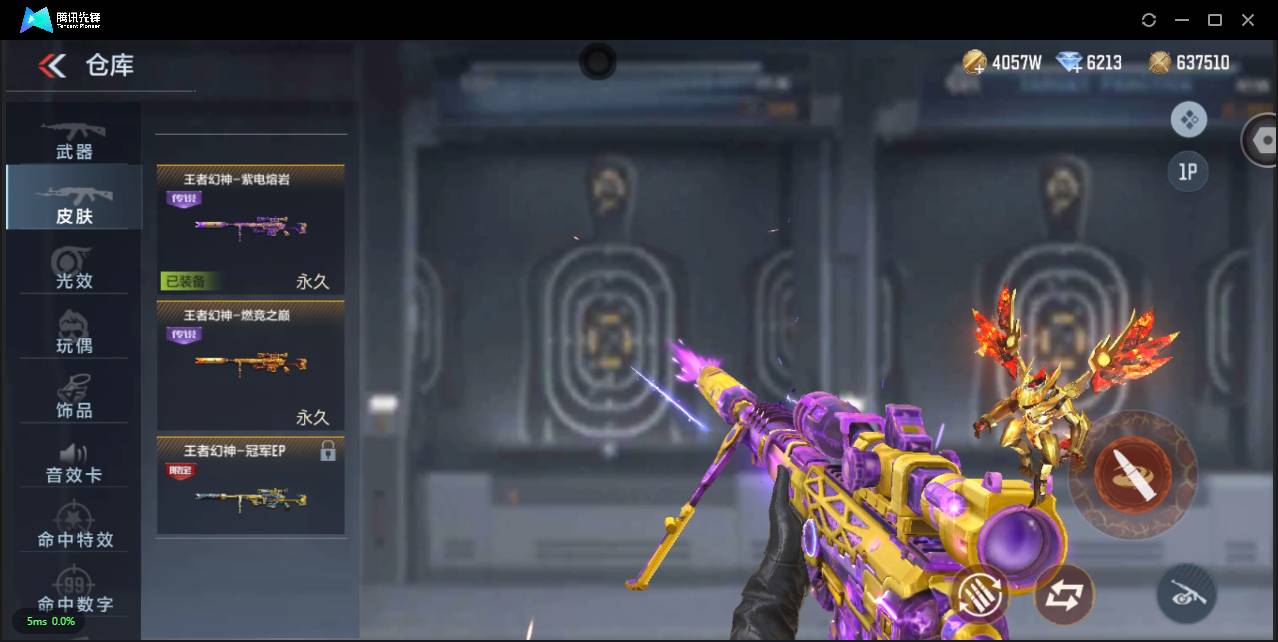Toggle the 1P view button
The width and height of the screenshot is (1278, 642).
1188,172
